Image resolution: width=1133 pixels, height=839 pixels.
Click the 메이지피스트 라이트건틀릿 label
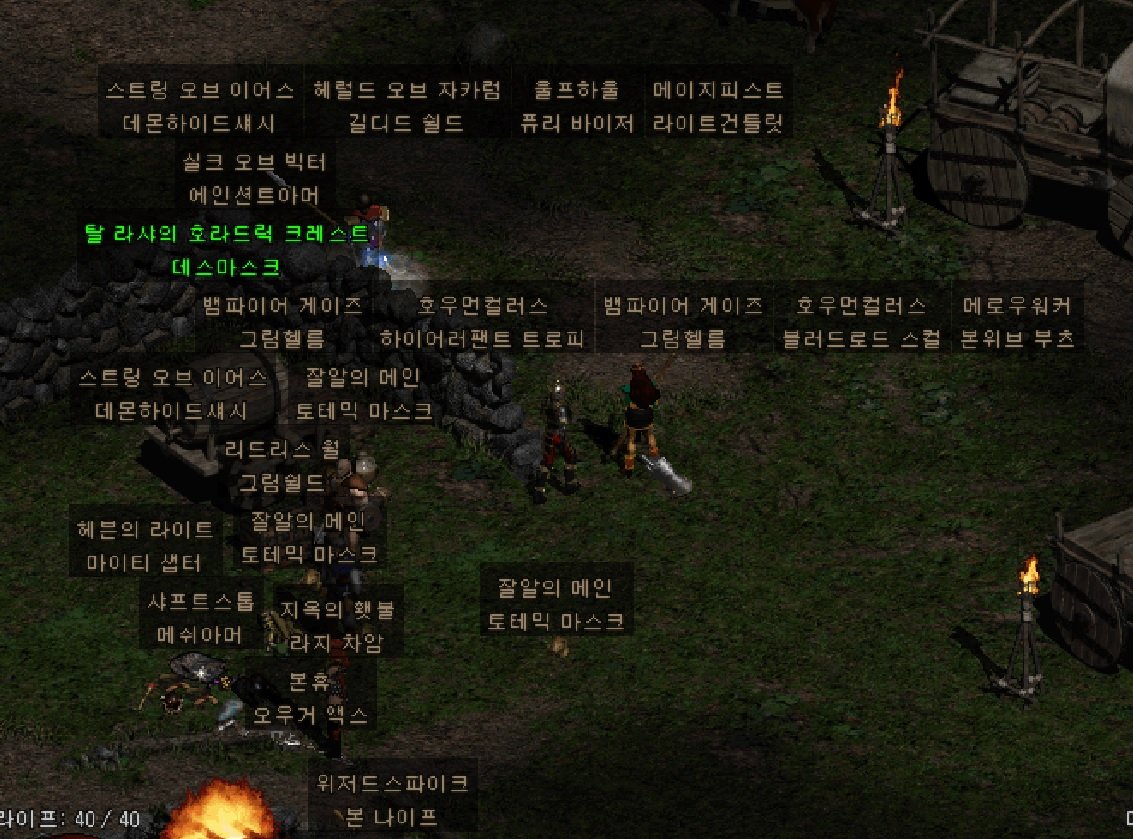point(717,106)
